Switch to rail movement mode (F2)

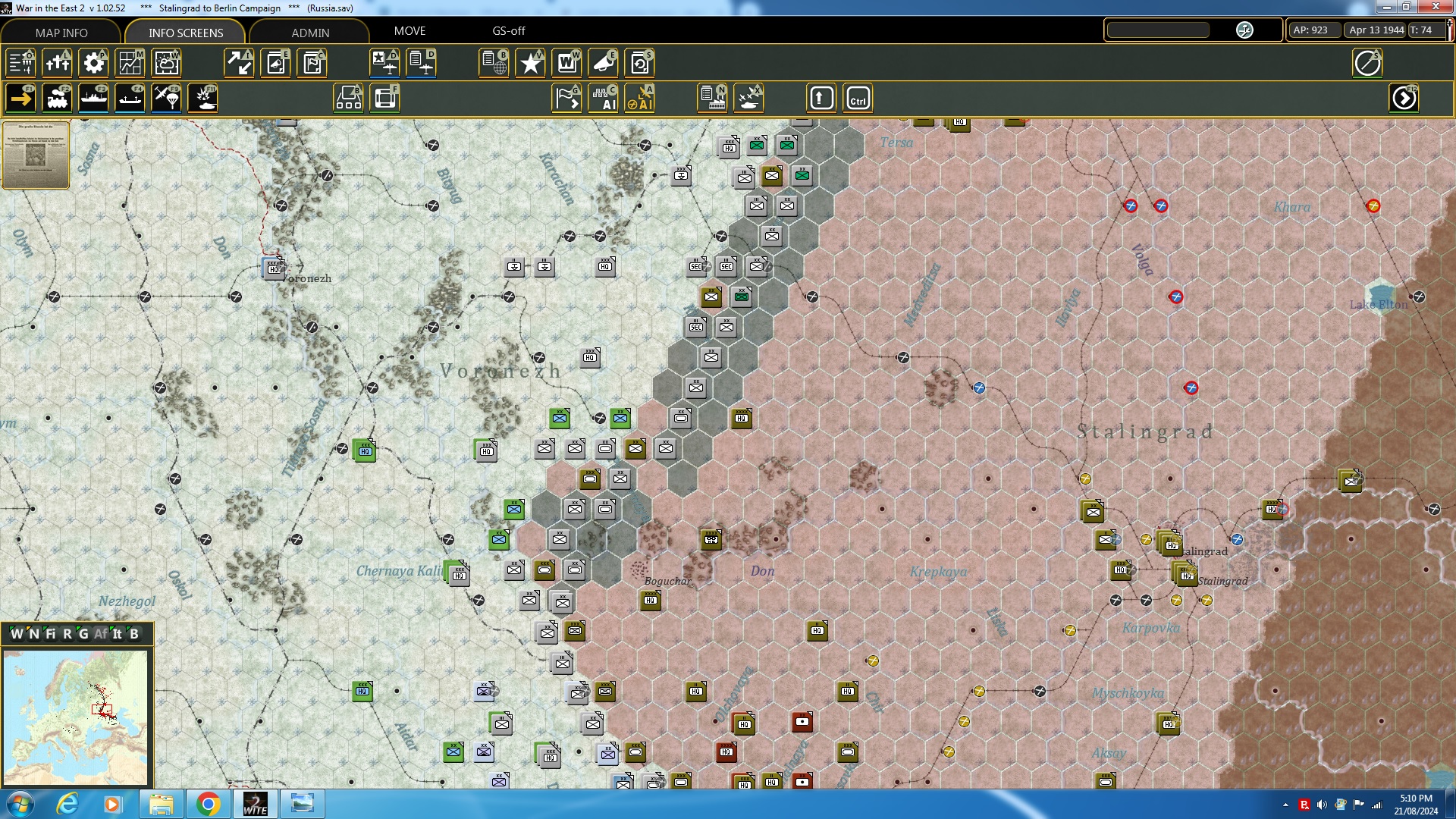tap(58, 98)
